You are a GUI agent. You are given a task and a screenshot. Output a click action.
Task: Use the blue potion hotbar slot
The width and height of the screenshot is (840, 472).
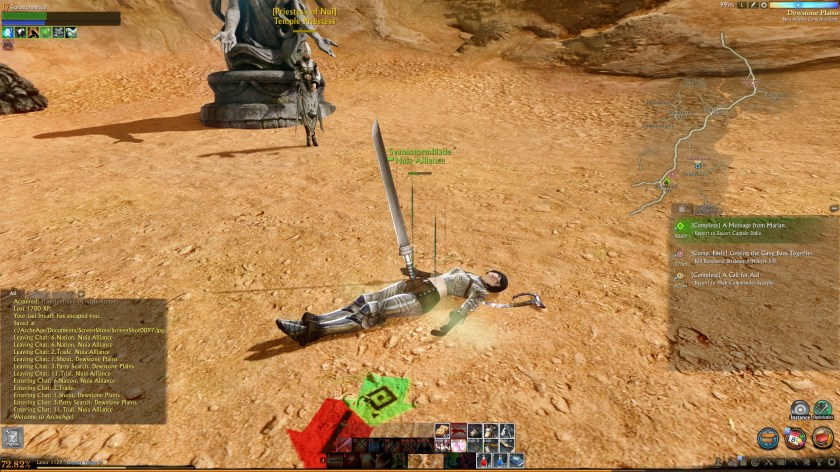coord(500,460)
